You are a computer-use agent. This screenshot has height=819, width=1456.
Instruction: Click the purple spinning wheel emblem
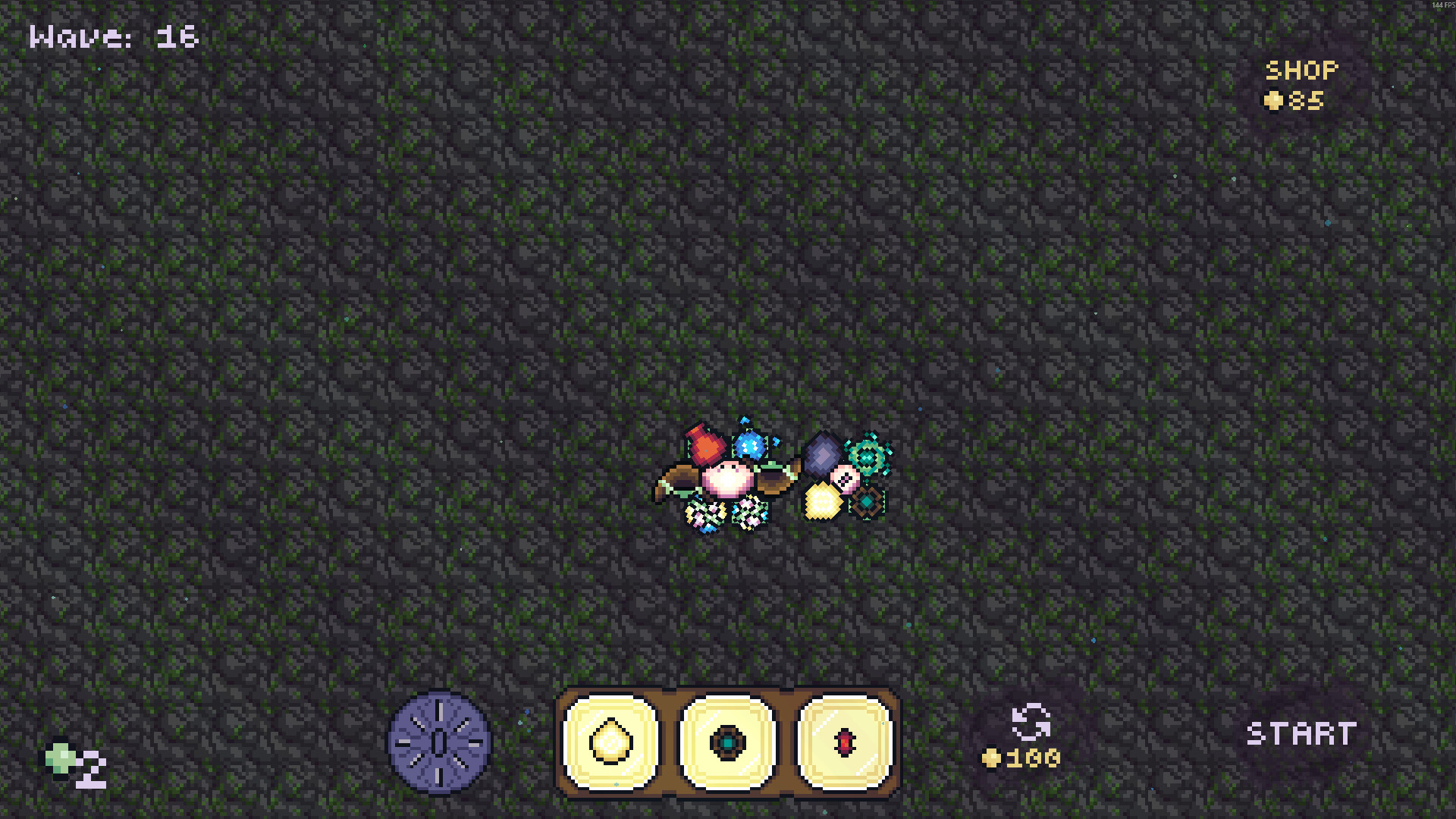point(438,739)
